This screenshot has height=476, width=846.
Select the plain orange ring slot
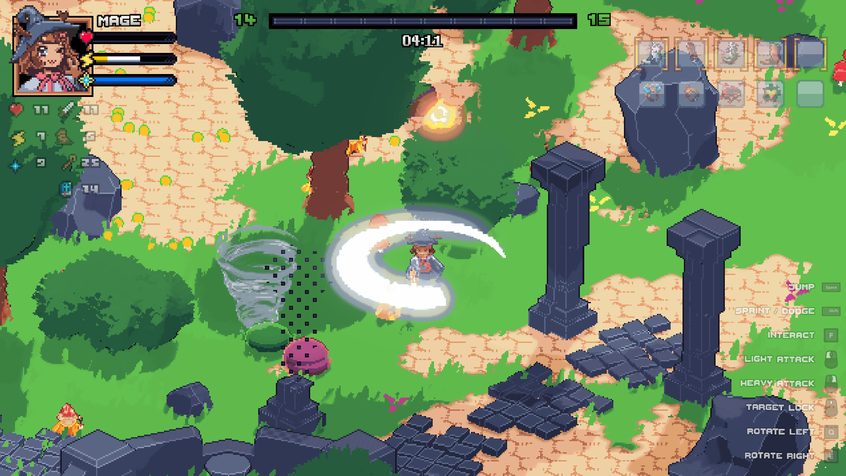pos(692,94)
